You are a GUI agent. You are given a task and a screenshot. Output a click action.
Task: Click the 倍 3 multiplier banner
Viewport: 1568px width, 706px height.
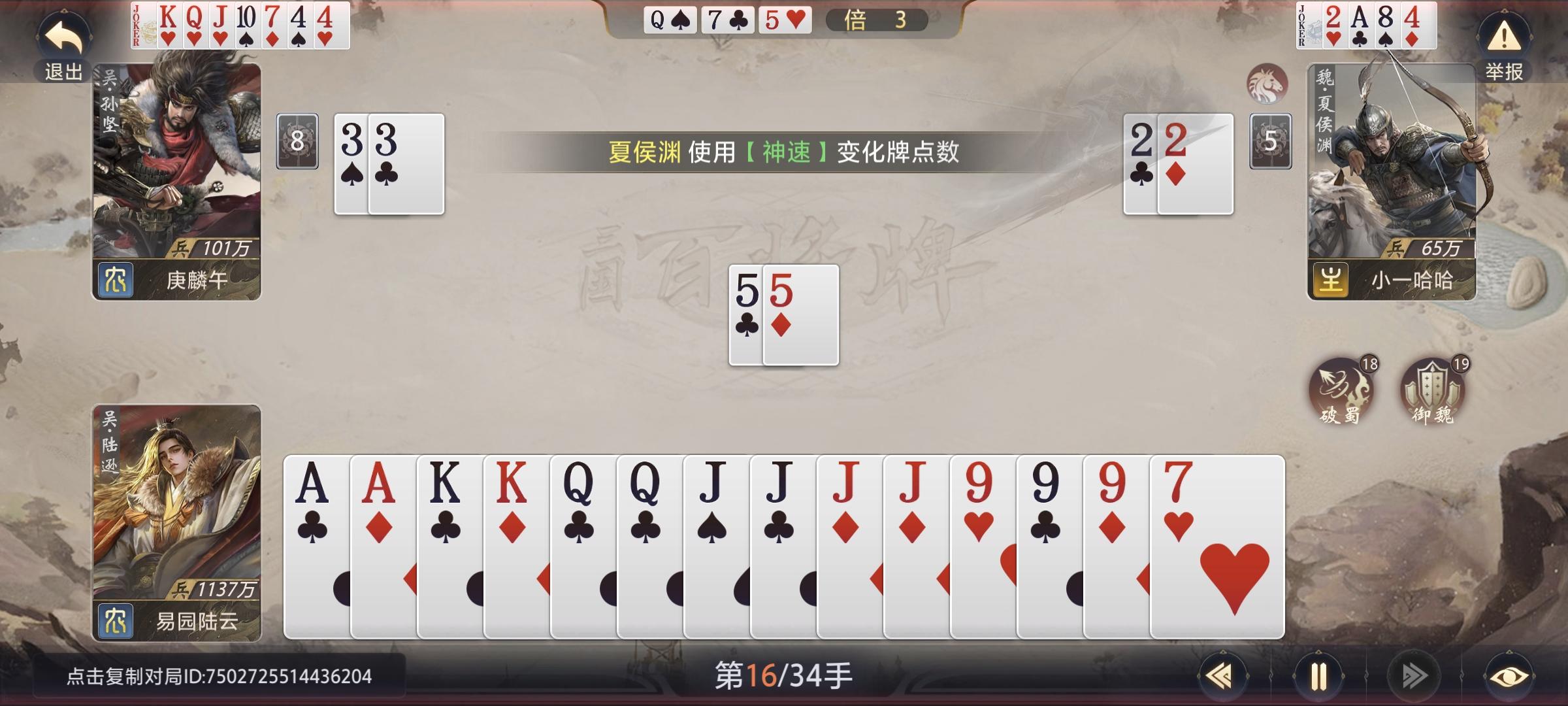tap(879, 20)
